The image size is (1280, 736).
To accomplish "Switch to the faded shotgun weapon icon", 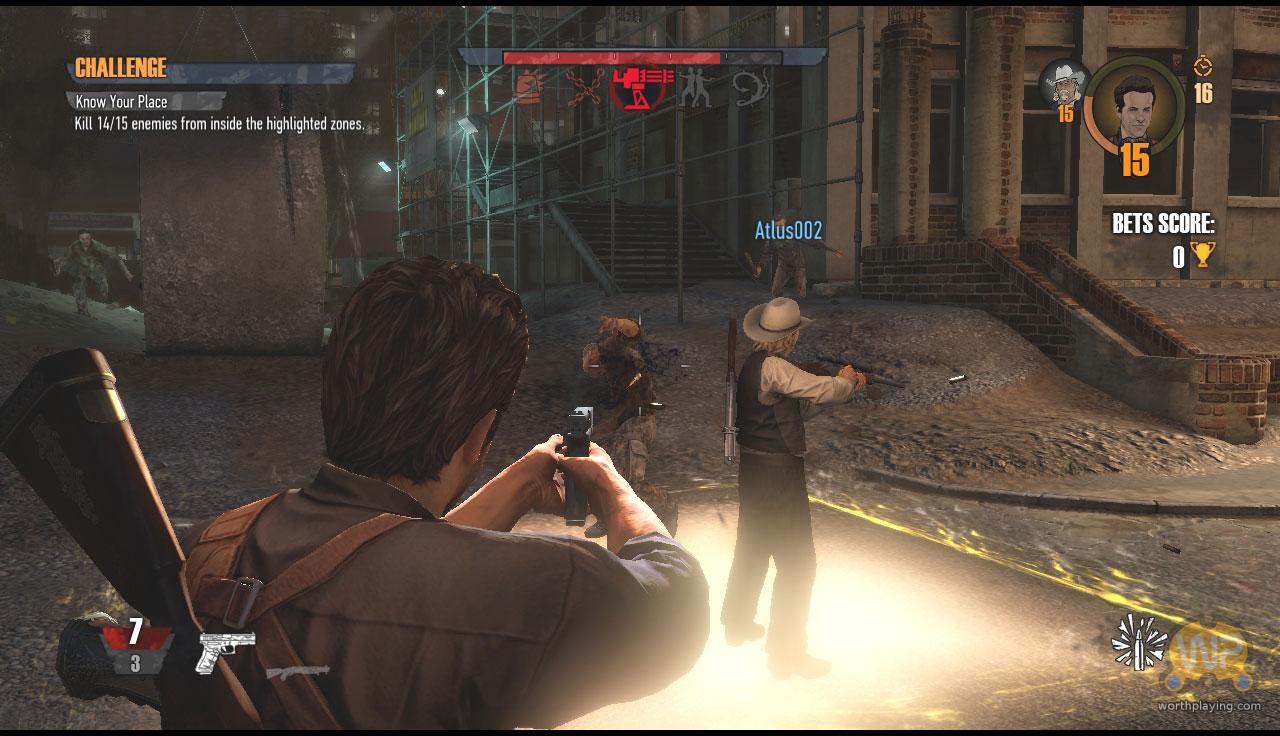I will click(x=298, y=670).
